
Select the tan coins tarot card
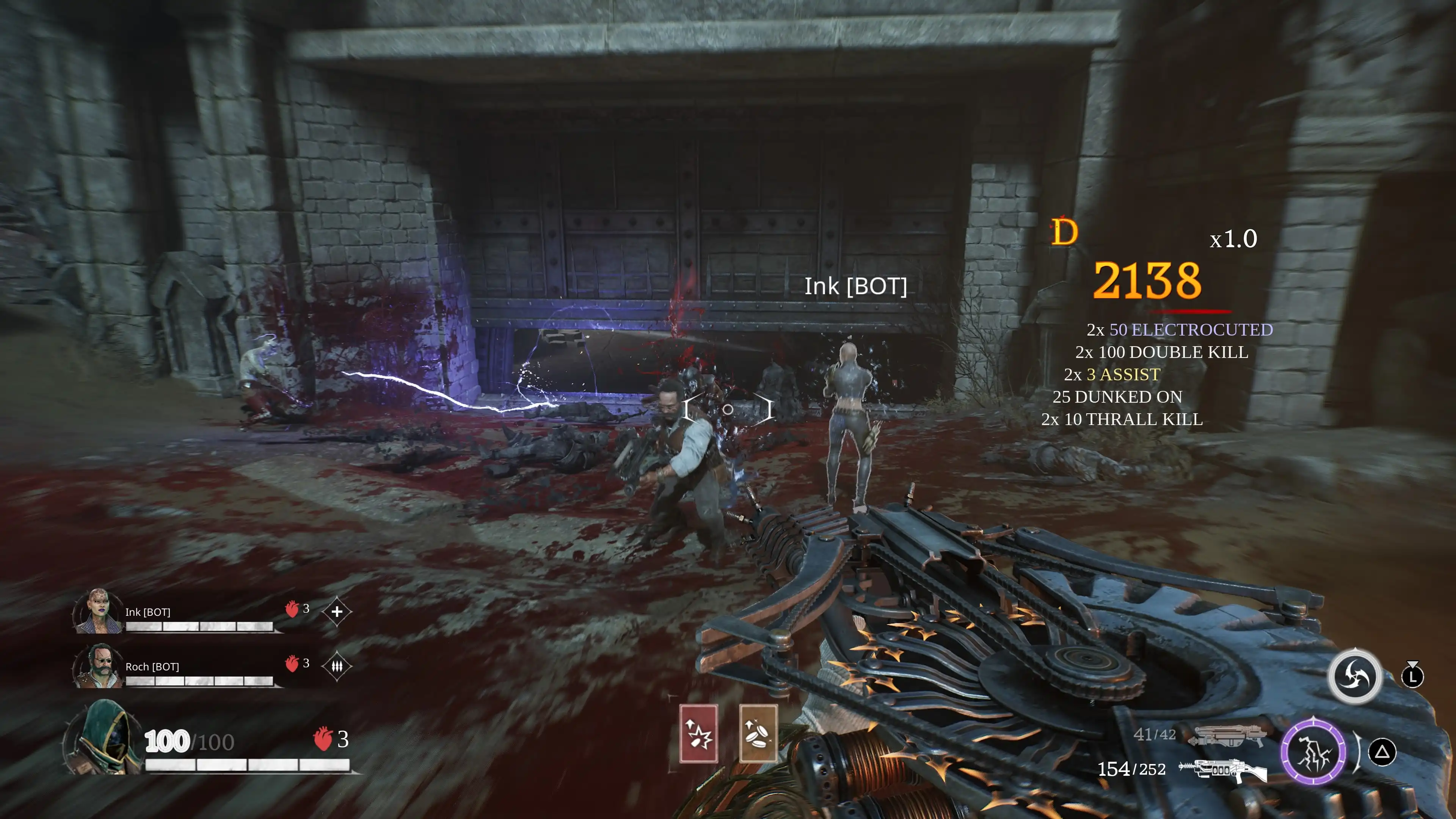coord(758,734)
